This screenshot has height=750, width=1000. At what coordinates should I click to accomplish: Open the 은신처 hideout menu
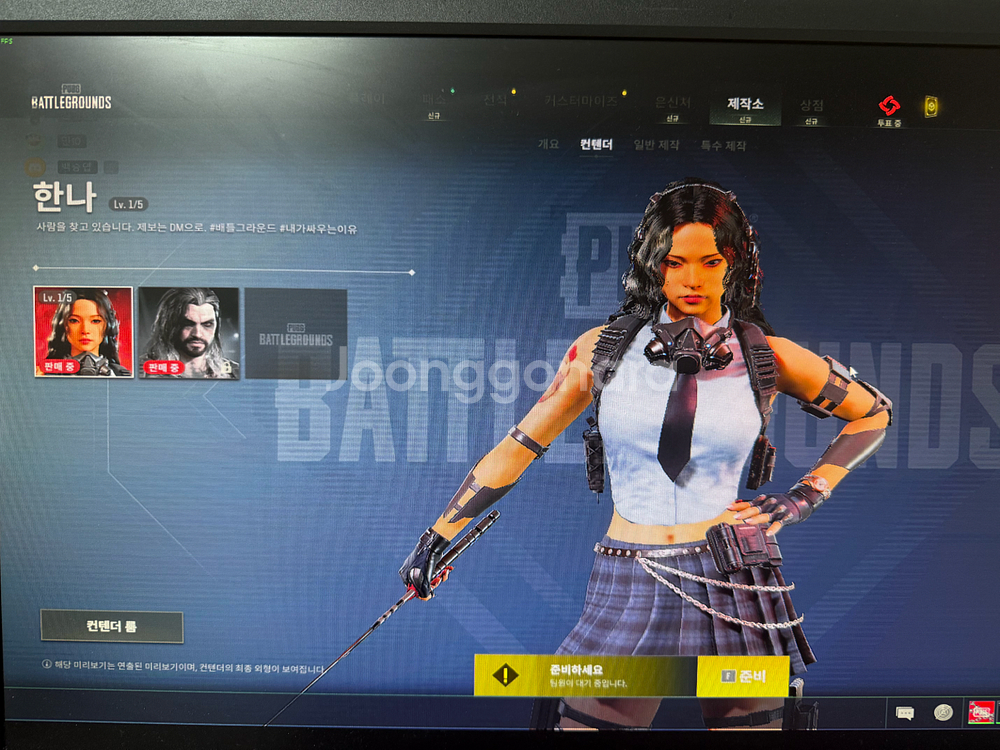click(672, 104)
